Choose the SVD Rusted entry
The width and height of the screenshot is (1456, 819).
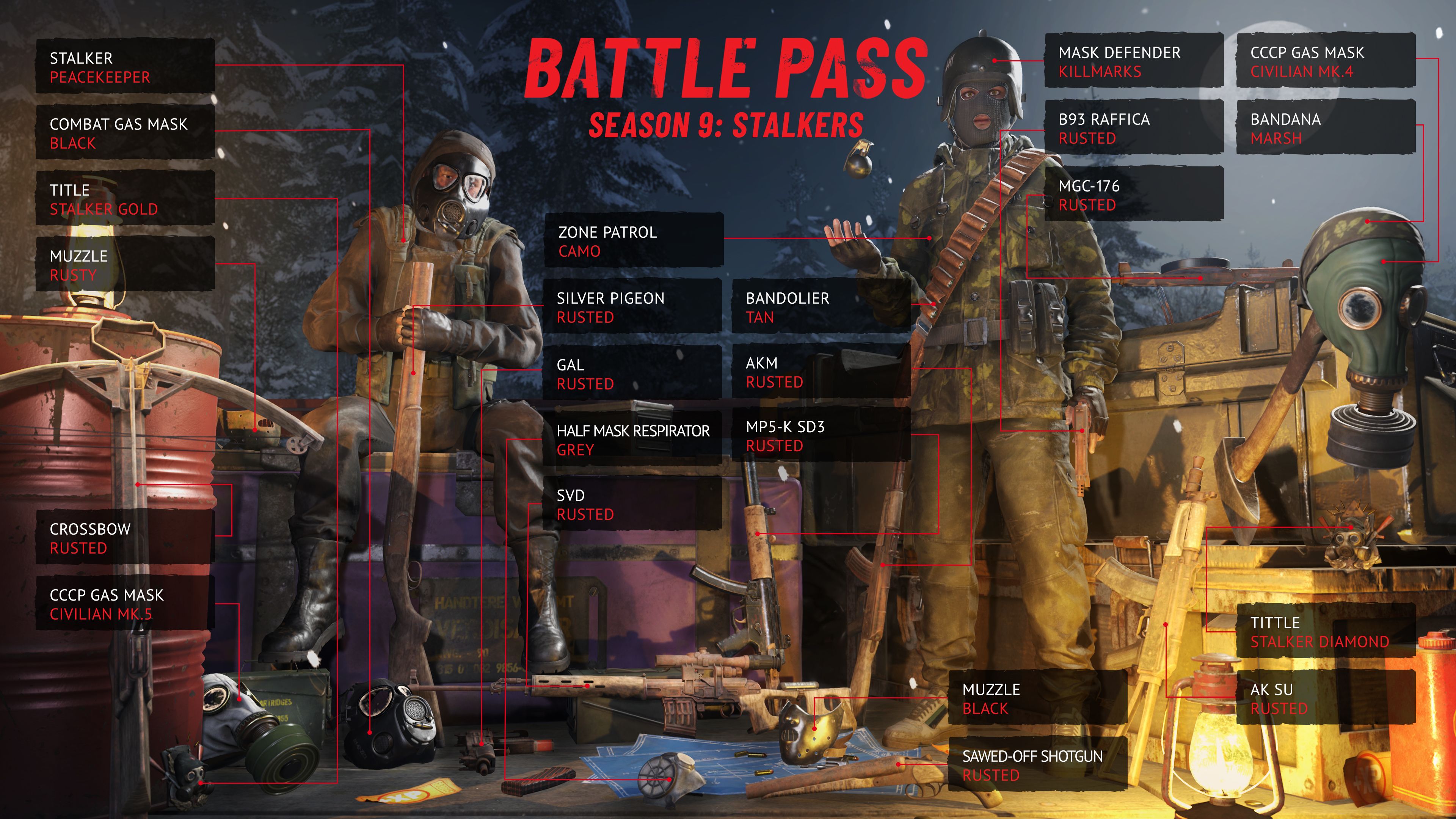(632, 504)
